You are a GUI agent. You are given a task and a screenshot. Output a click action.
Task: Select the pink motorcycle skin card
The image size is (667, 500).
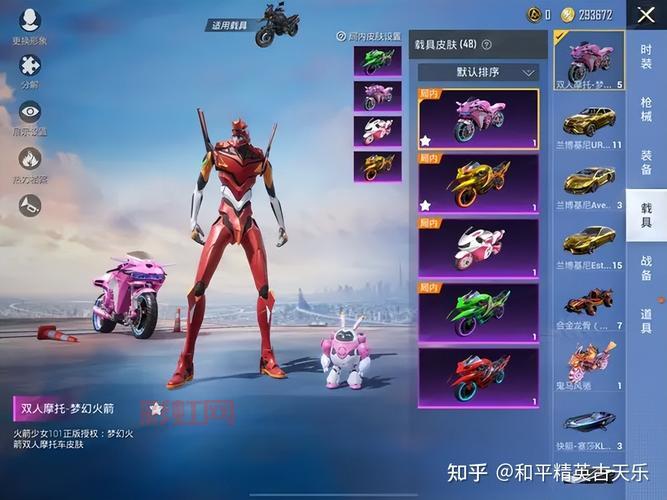click(478, 118)
